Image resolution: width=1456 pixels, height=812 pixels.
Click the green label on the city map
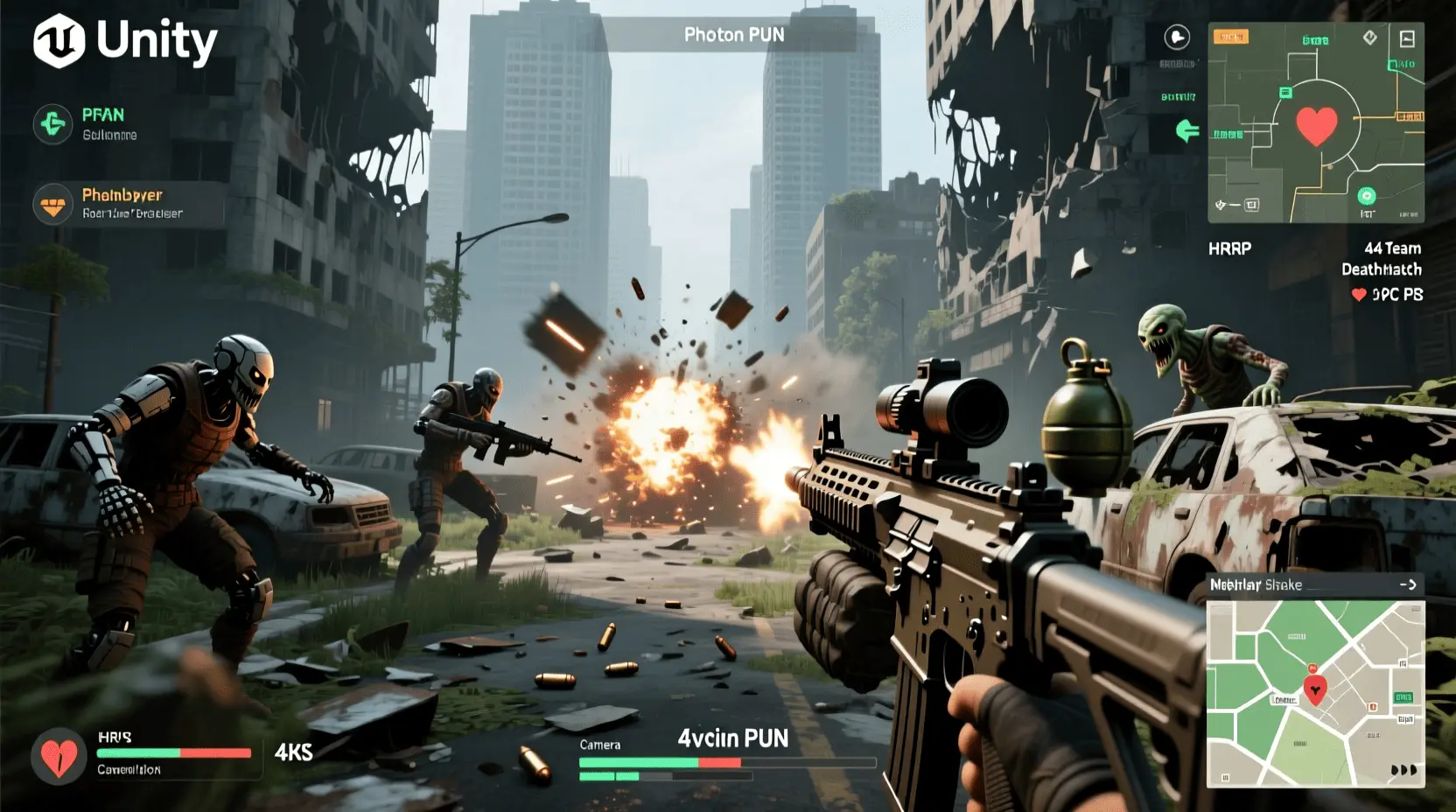pyautogui.click(x=1403, y=697)
